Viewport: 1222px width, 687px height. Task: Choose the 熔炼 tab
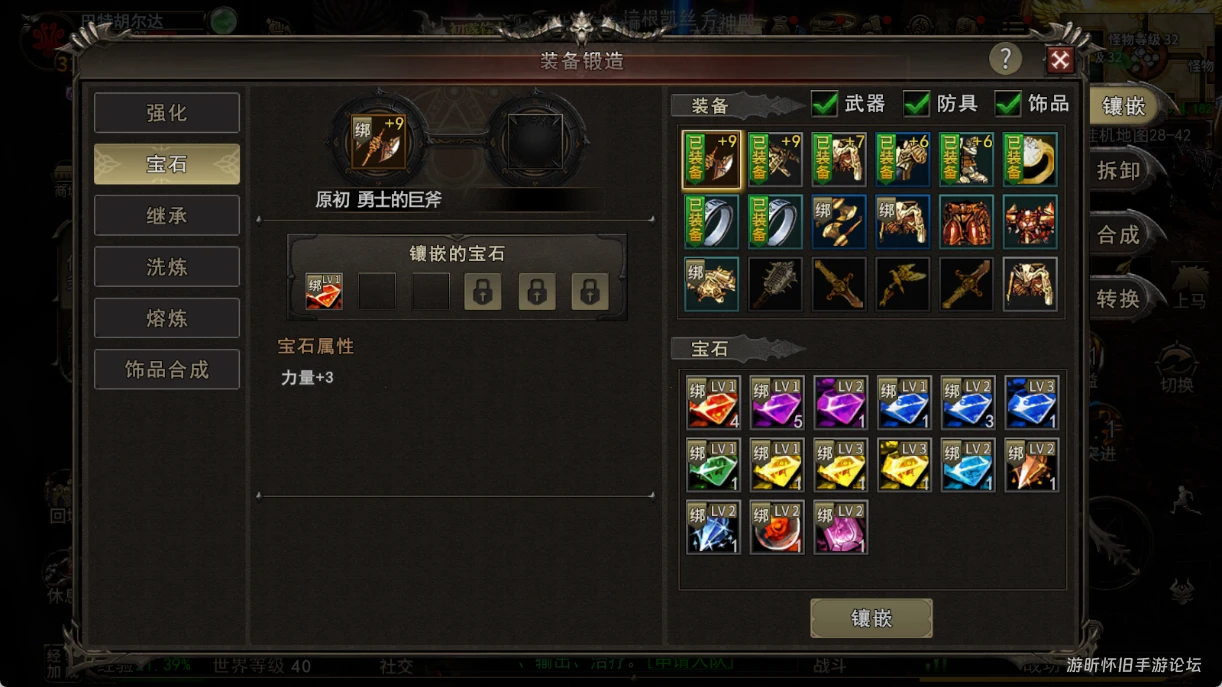tap(167, 319)
